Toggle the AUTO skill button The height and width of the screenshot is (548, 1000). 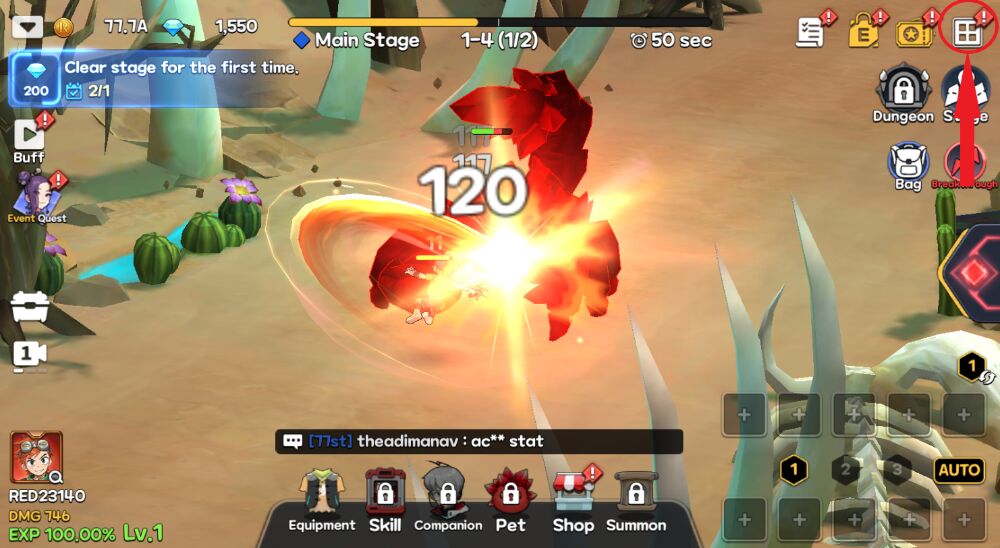pos(958,470)
